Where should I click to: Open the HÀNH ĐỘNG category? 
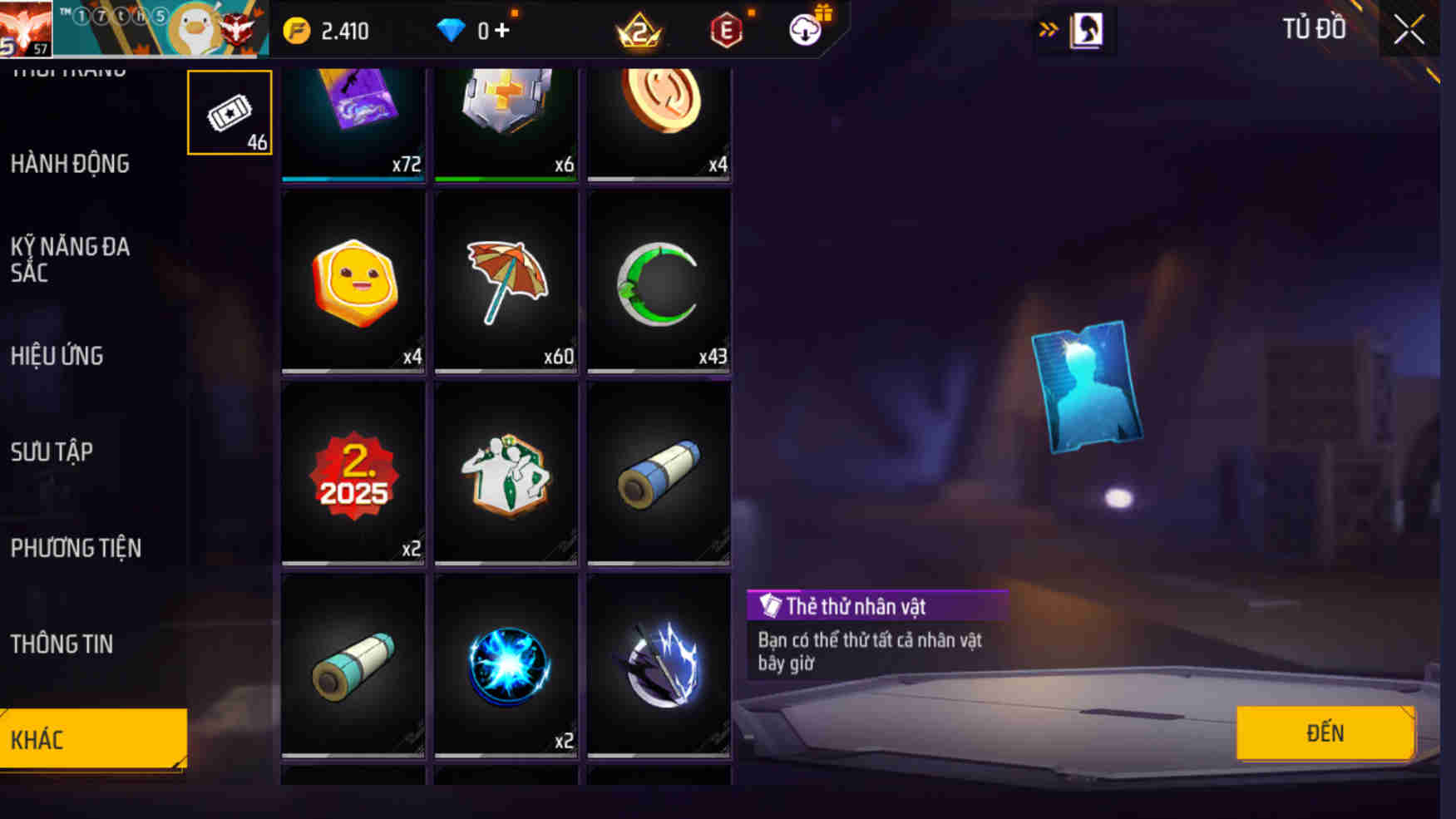[70, 164]
